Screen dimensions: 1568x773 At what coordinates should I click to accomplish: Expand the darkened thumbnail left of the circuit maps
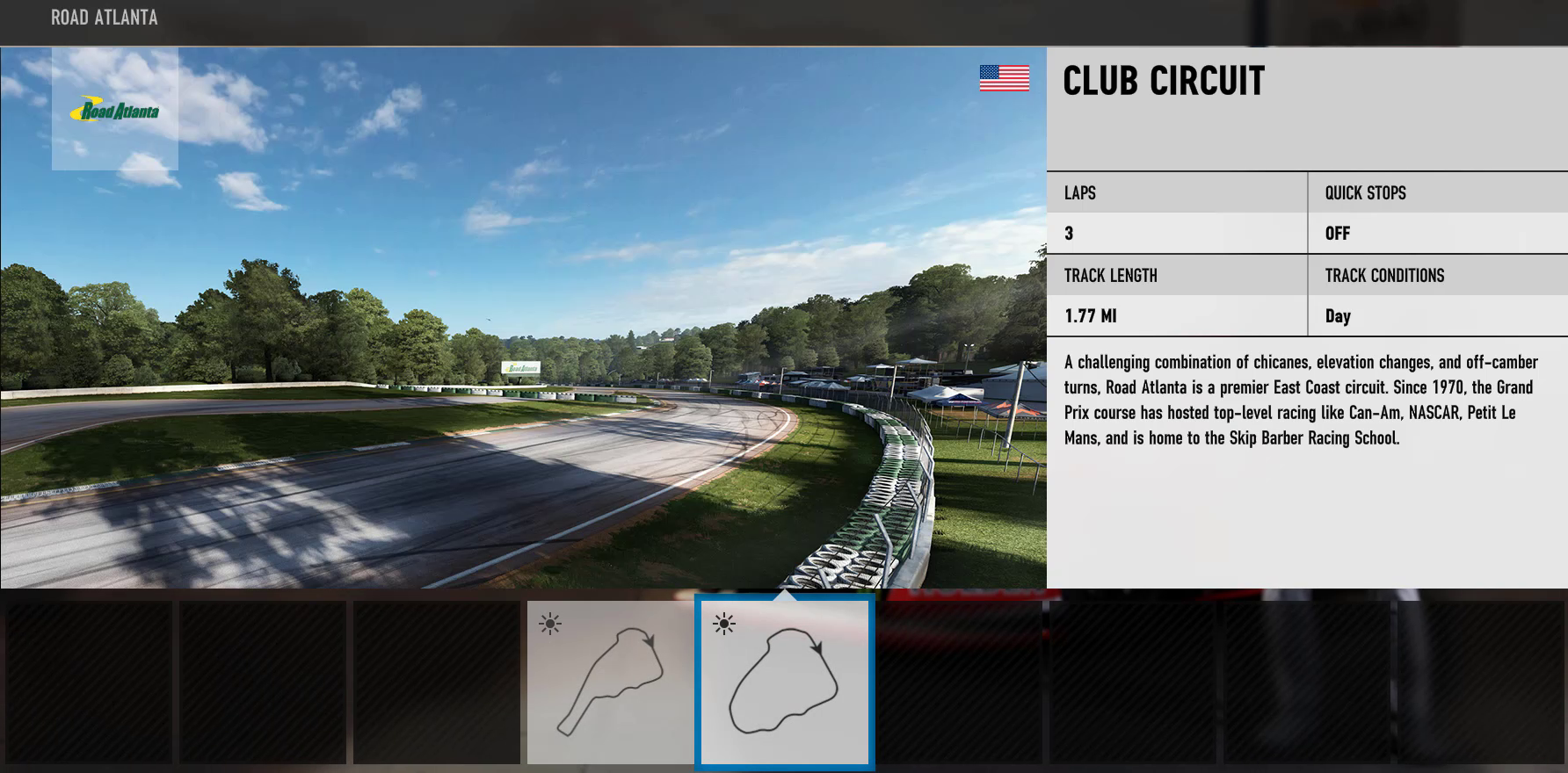coord(435,682)
